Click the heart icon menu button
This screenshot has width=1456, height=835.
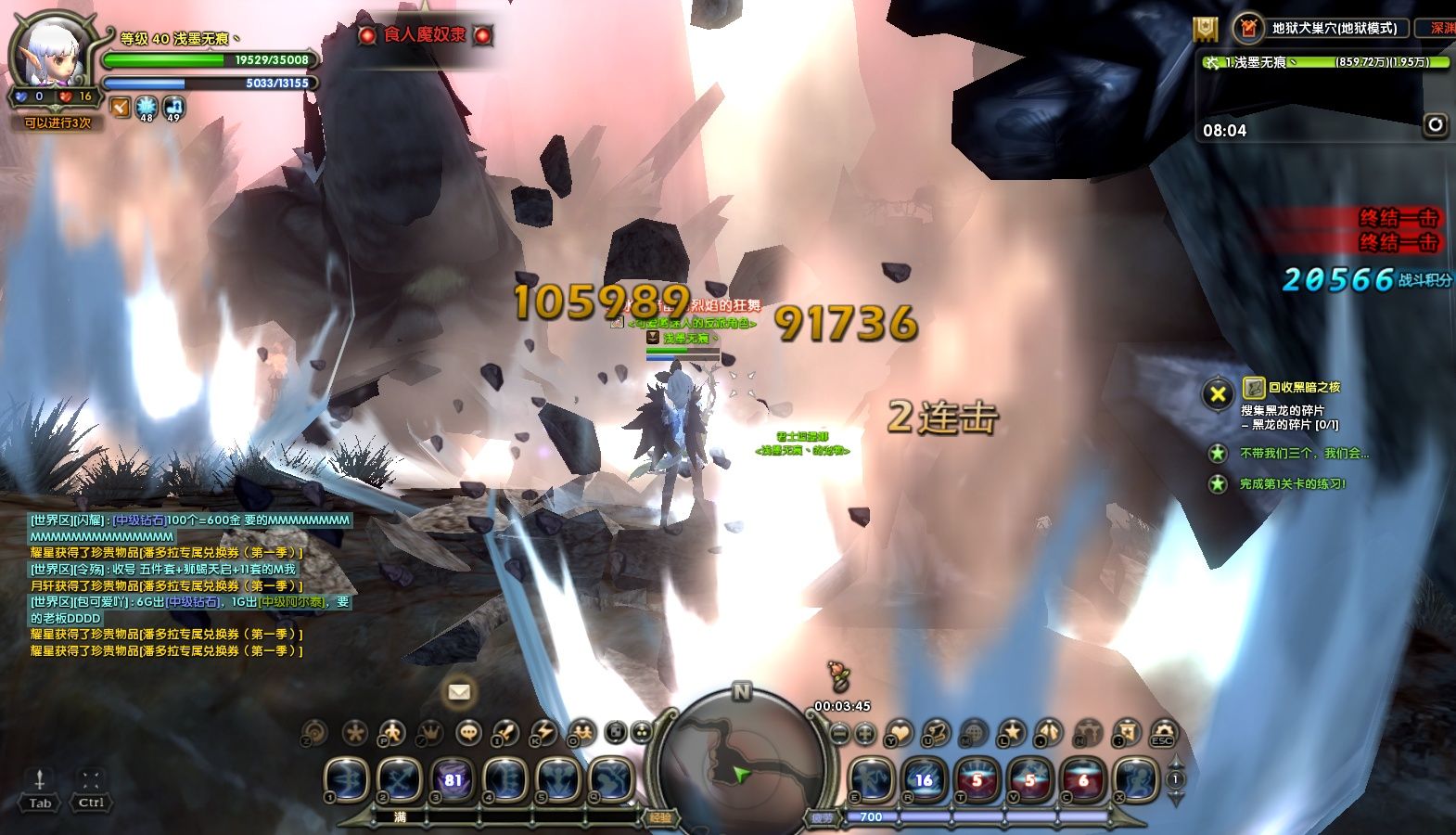898,733
